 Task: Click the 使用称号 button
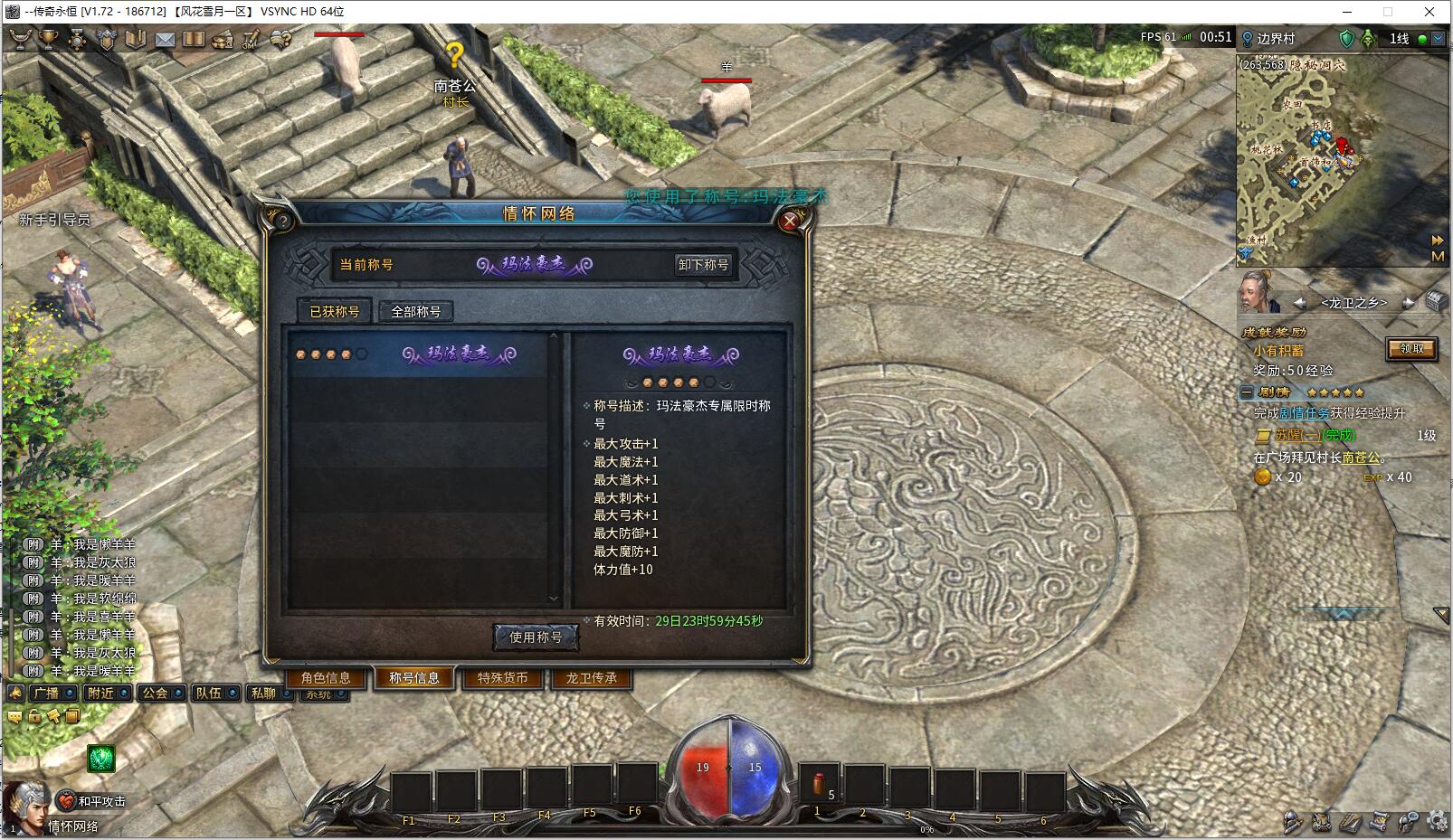[x=536, y=637]
